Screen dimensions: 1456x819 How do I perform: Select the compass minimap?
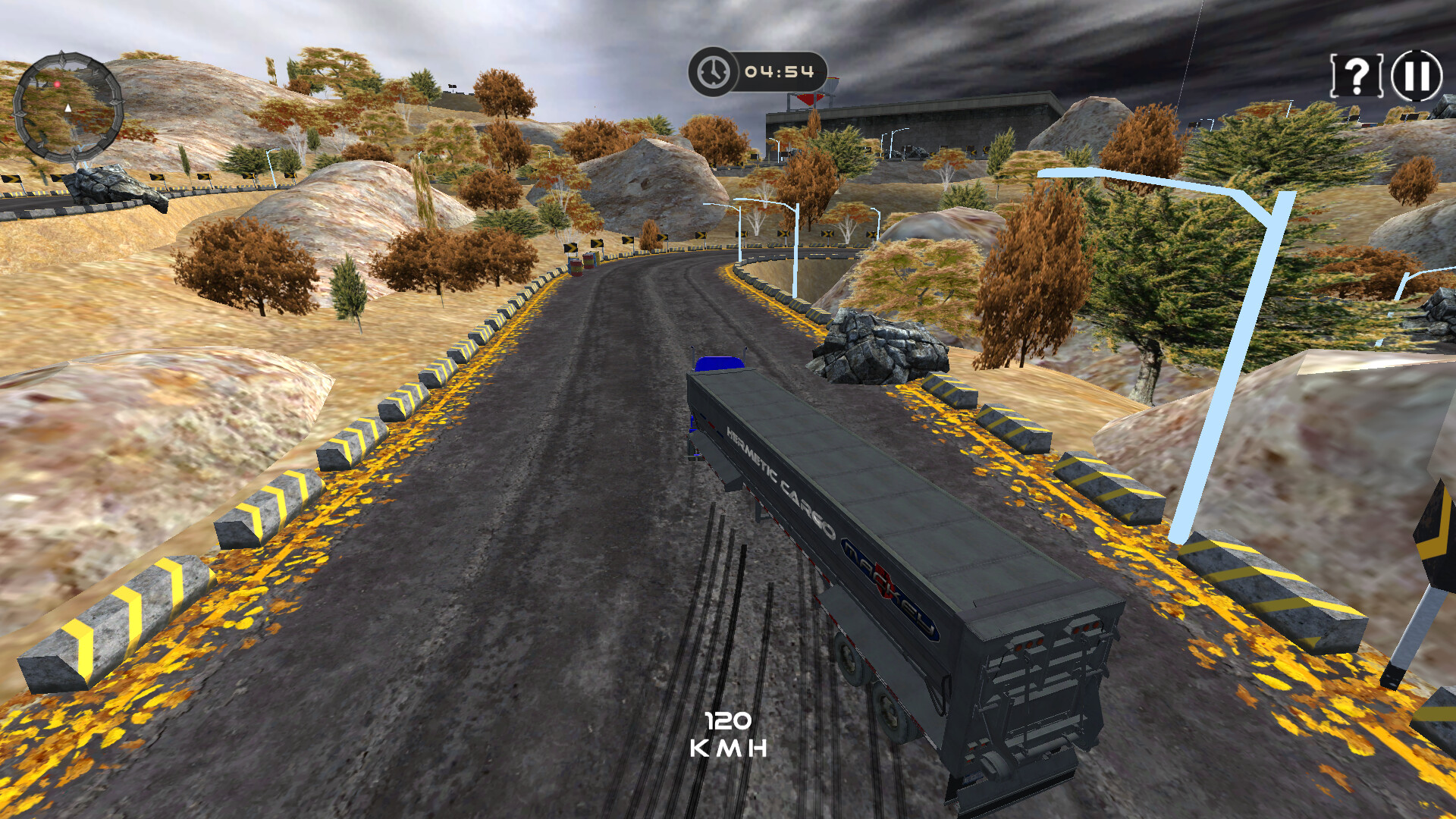[x=68, y=106]
